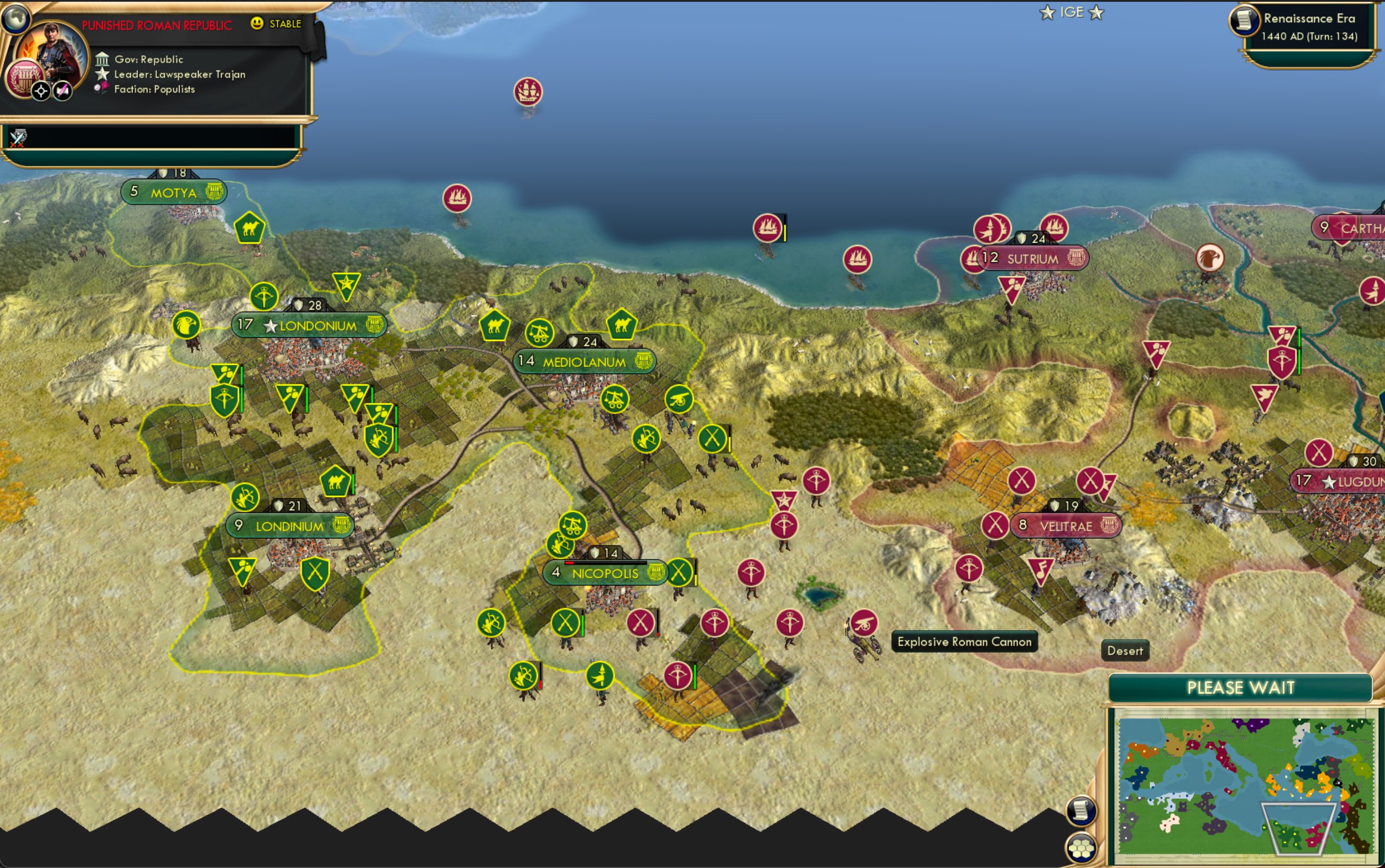This screenshot has height=868, width=1385.
Task: Open the crossed swords war notification
Action: (18, 138)
